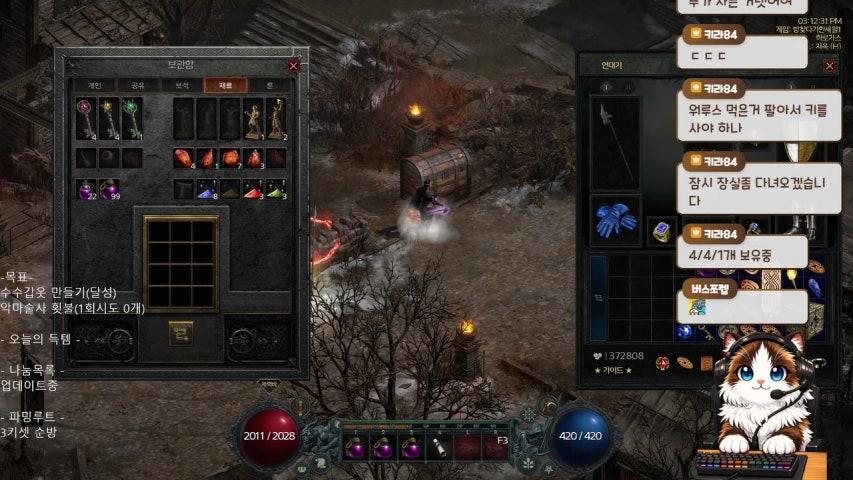Select the red essence stack of 7
The width and height of the screenshot is (853, 480).
[230, 158]
